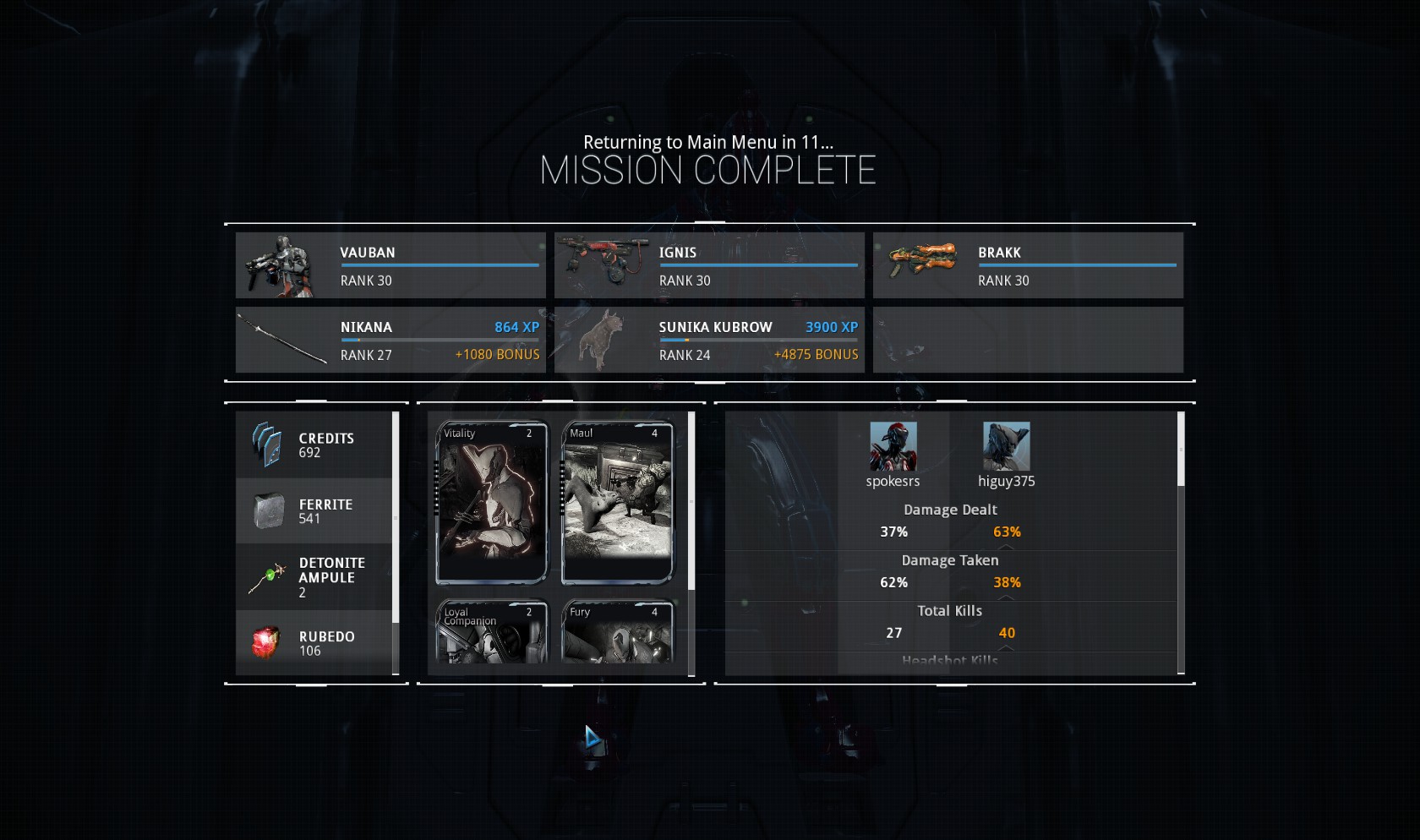The height and width of the screenshot is (840, 1420).
Task: Click higuy375 player avatar
Action: tap(1006, 446)
